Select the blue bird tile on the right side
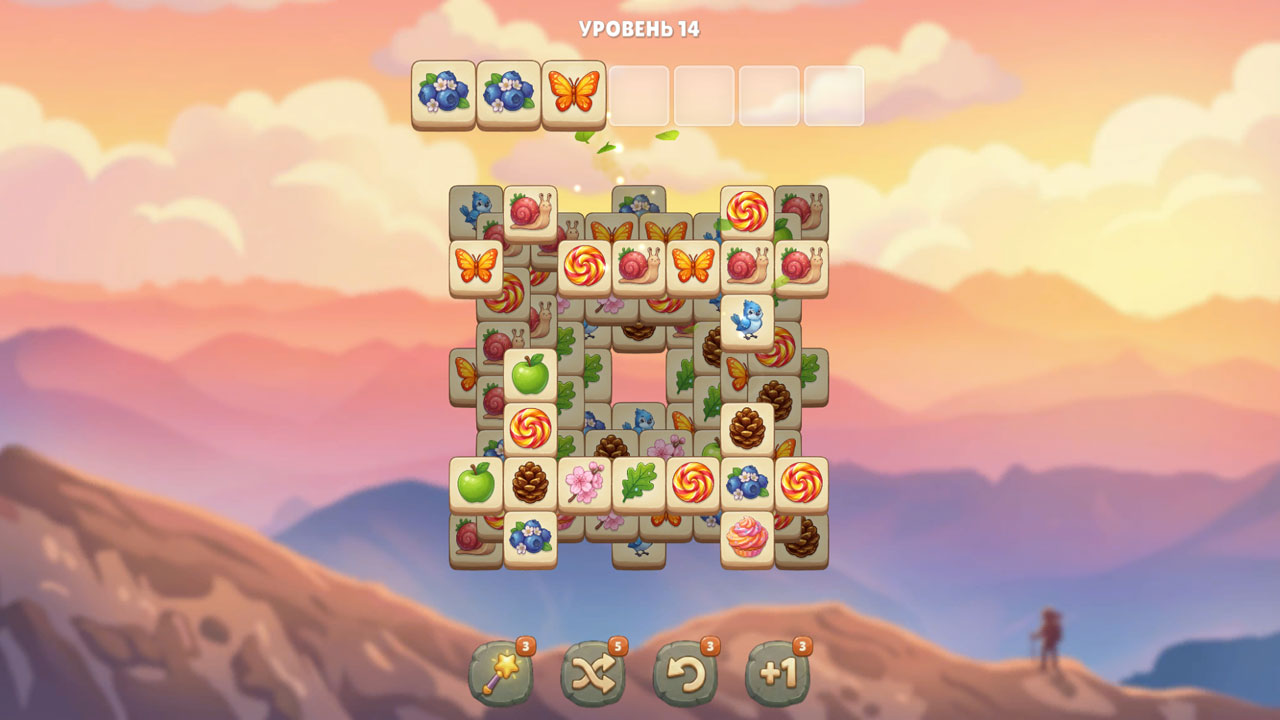 coord(747,321)
